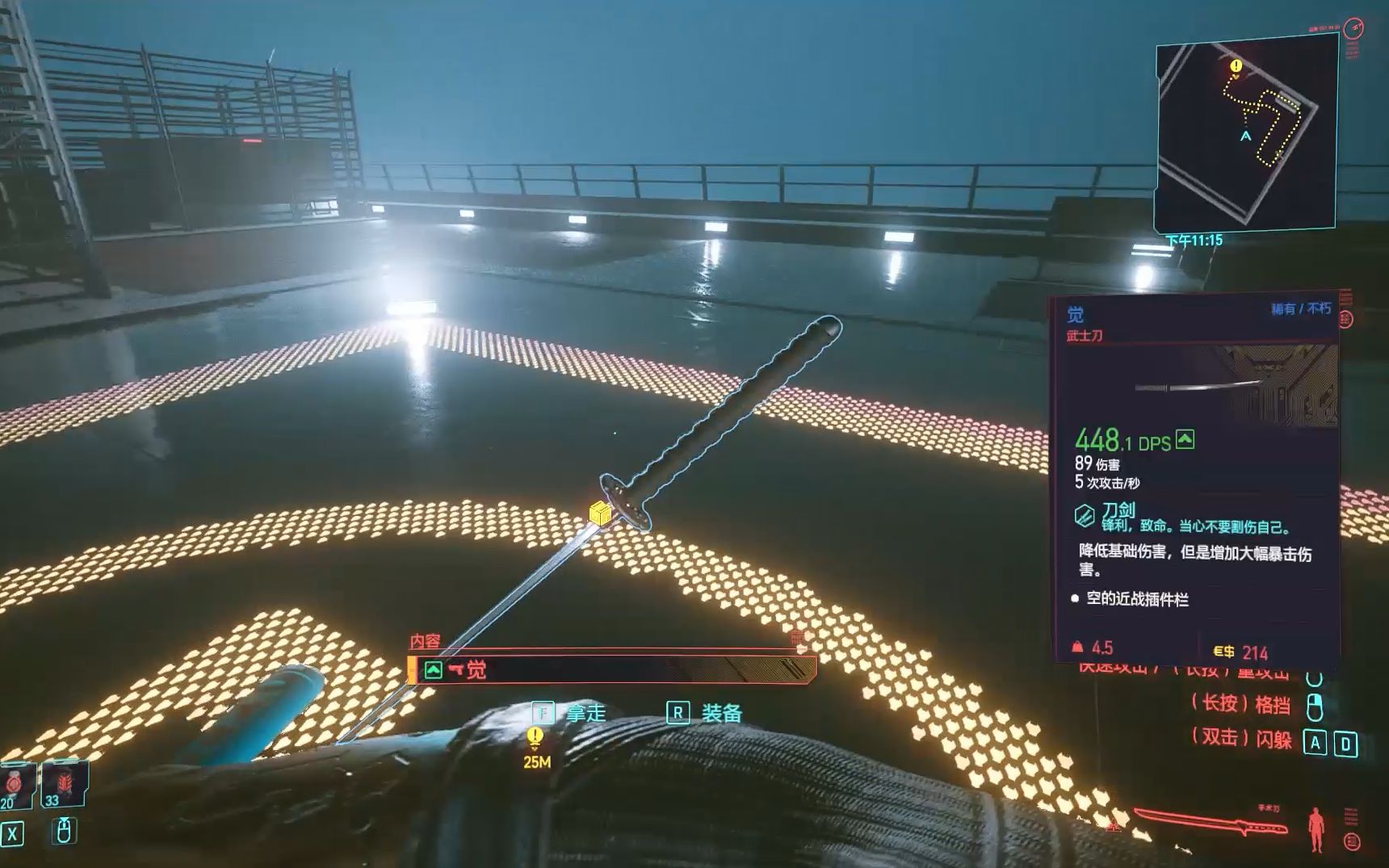
Task: Click the red status icon above the 33 counter
Action: coord(65,783)
